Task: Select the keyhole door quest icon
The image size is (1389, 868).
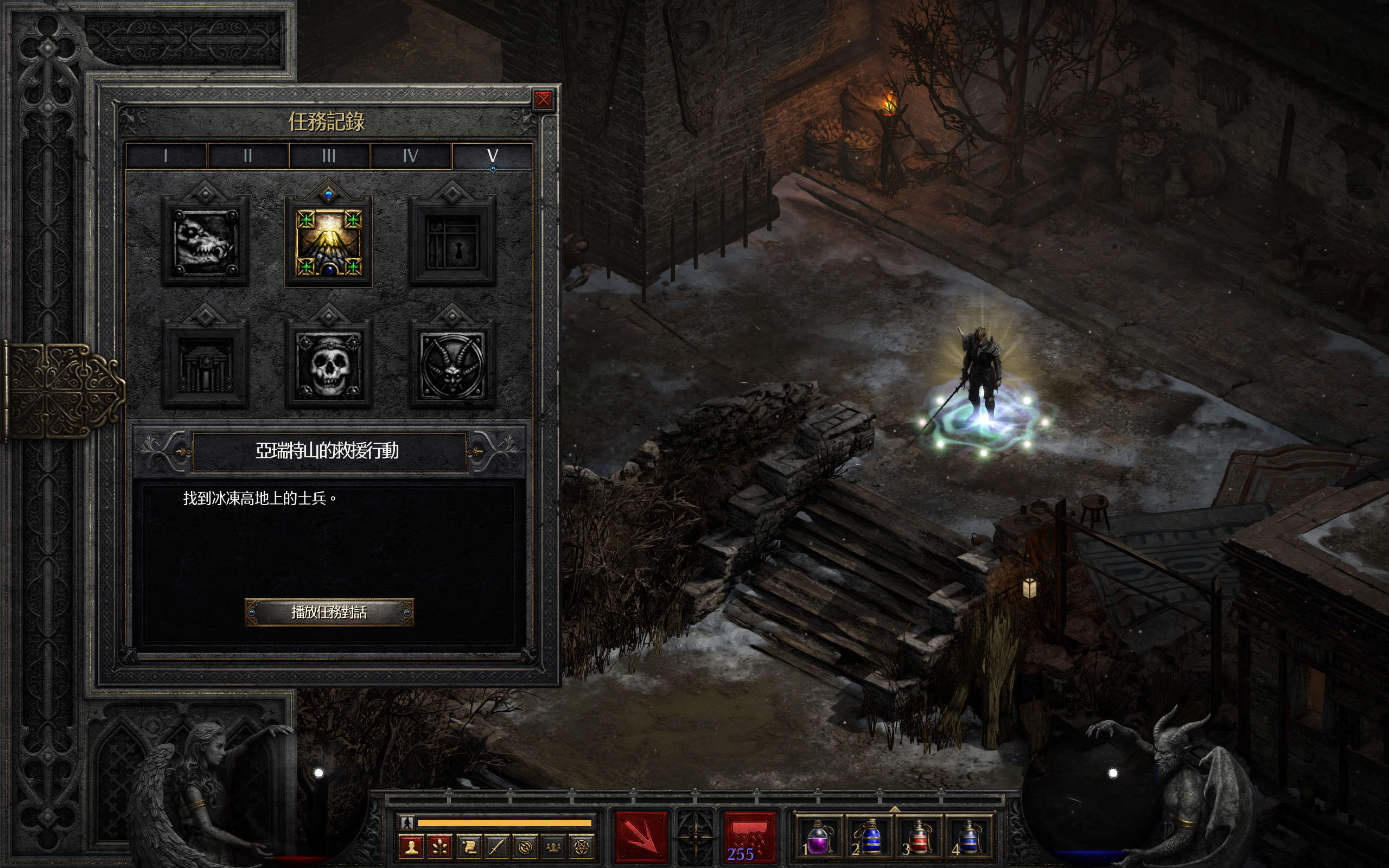Action: click(x=453, y=242)
